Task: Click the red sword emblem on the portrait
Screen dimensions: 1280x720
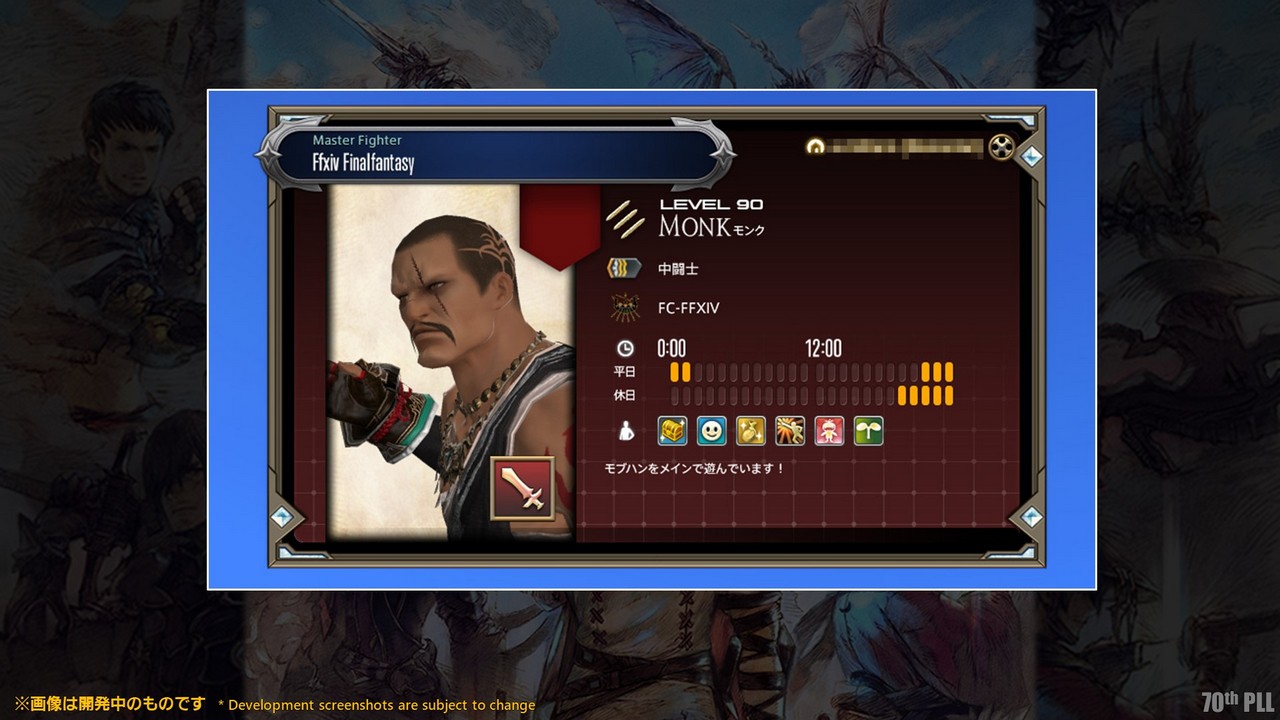Action: (522, 488)
